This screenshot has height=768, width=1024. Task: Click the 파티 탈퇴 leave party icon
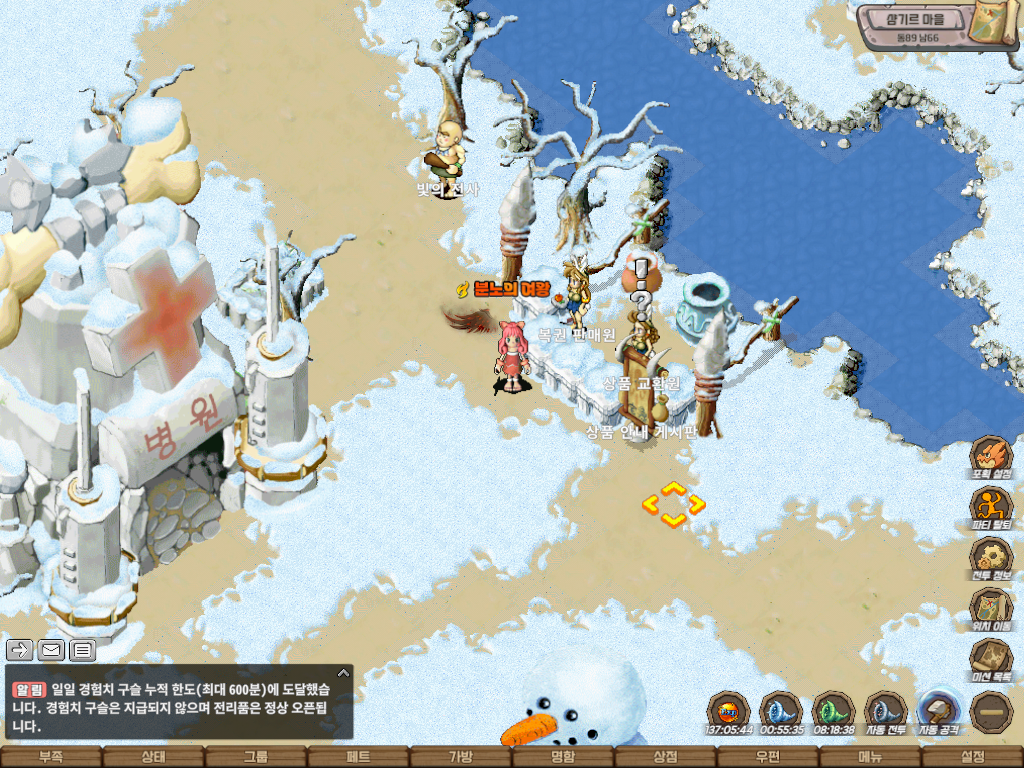pos(991,506)
